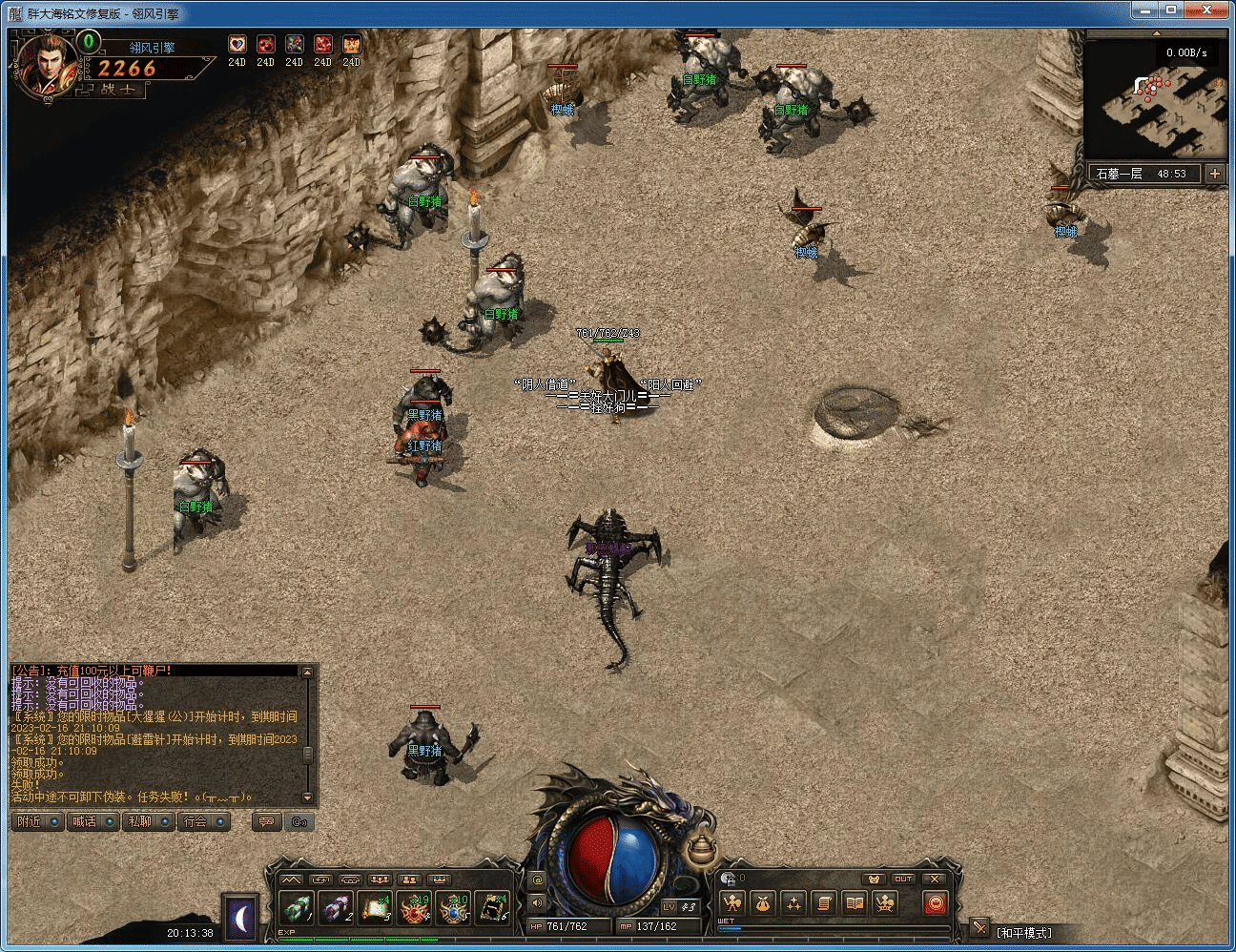Switch to the 行会 (guild) chat channel

pyautogui.click(x=203, y=821)
